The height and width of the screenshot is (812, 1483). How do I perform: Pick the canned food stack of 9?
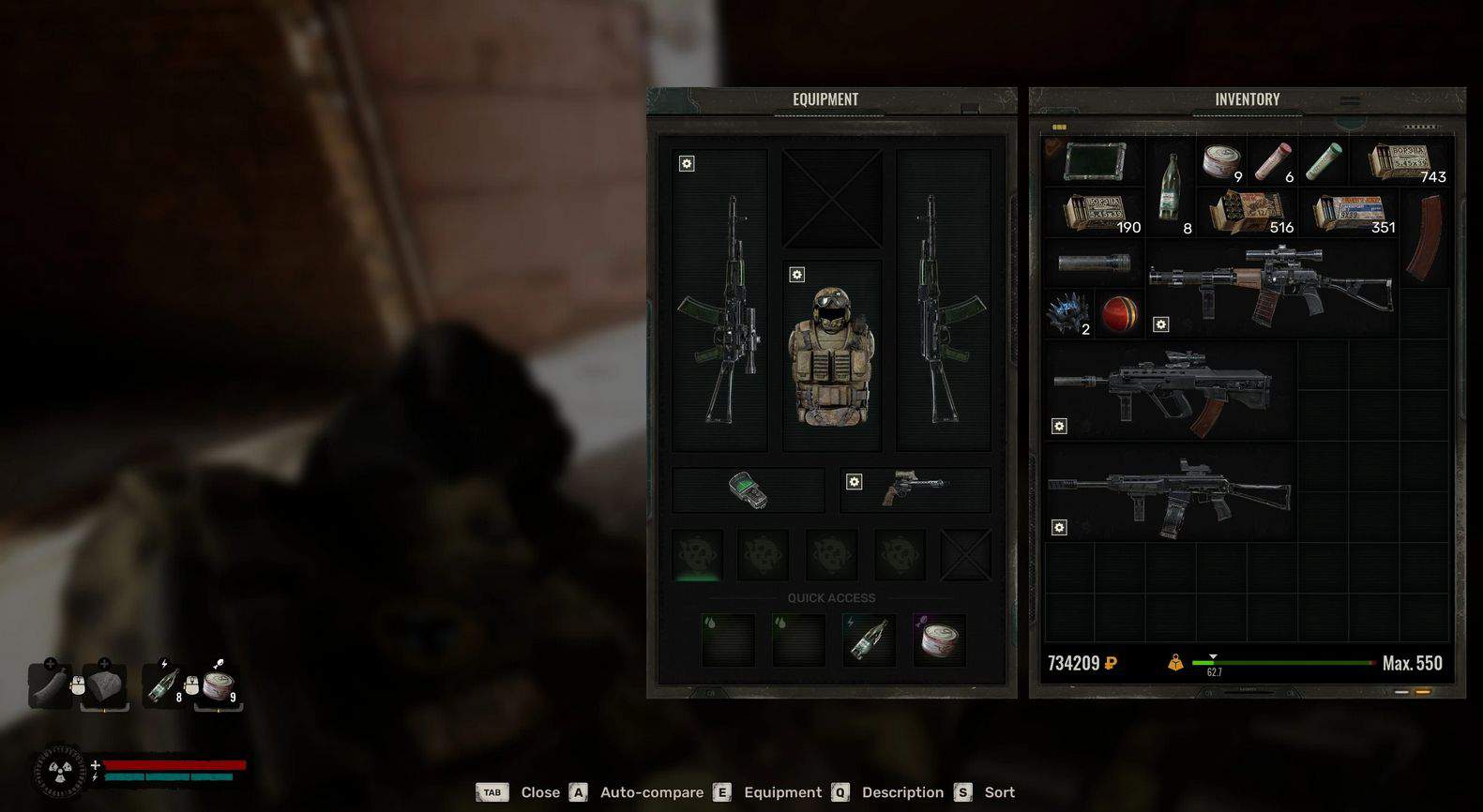[x=1221, y=160]
